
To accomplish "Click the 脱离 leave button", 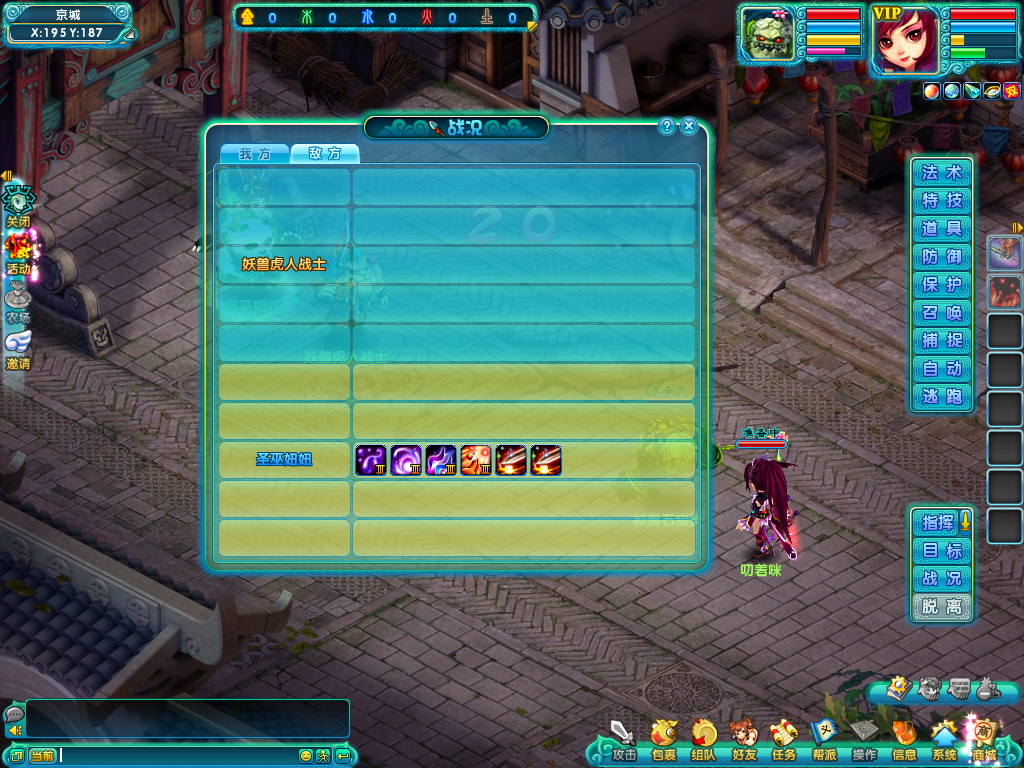I will tap(941, 607).
